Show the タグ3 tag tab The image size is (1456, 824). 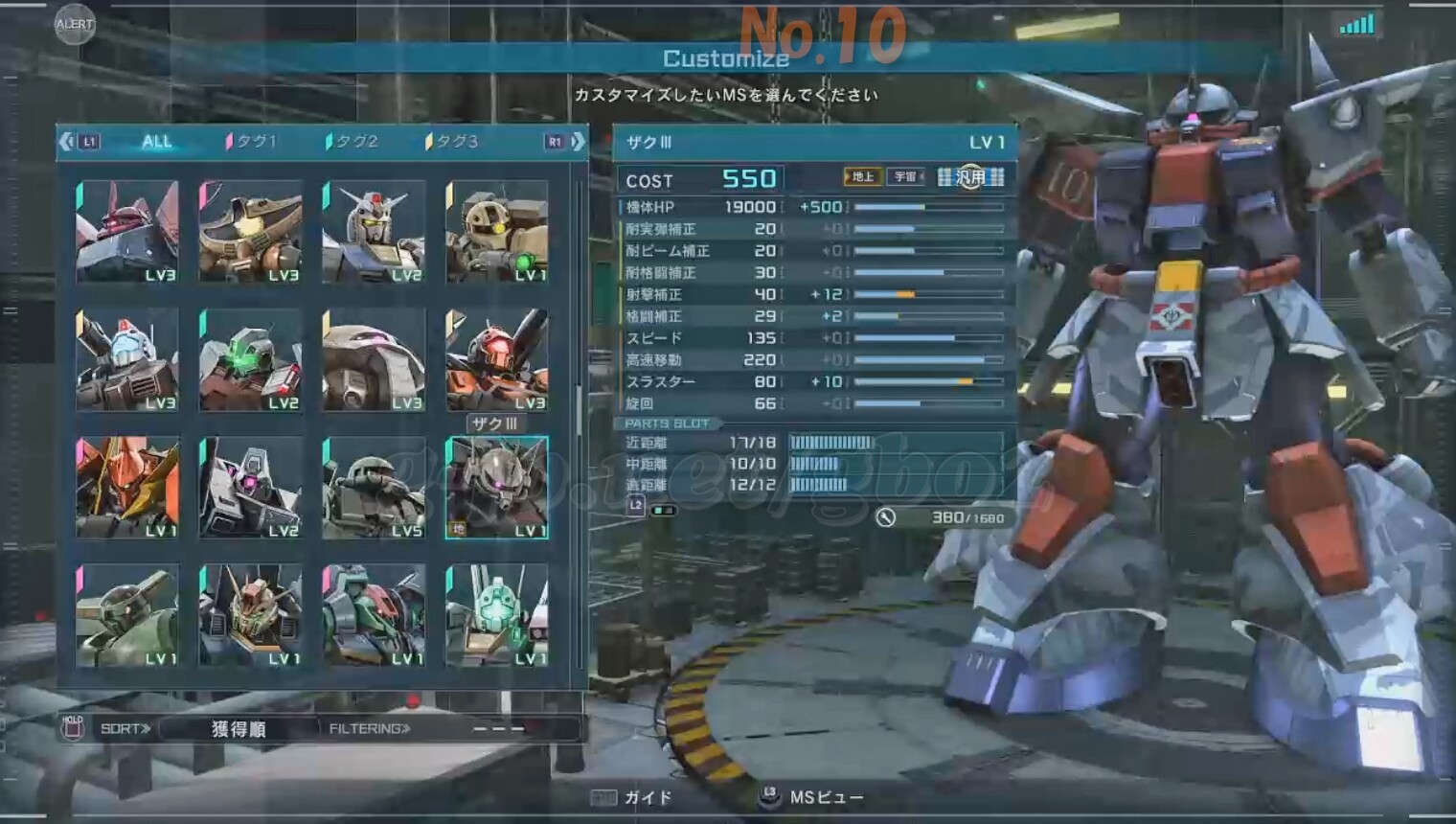[x=453, y=142]
